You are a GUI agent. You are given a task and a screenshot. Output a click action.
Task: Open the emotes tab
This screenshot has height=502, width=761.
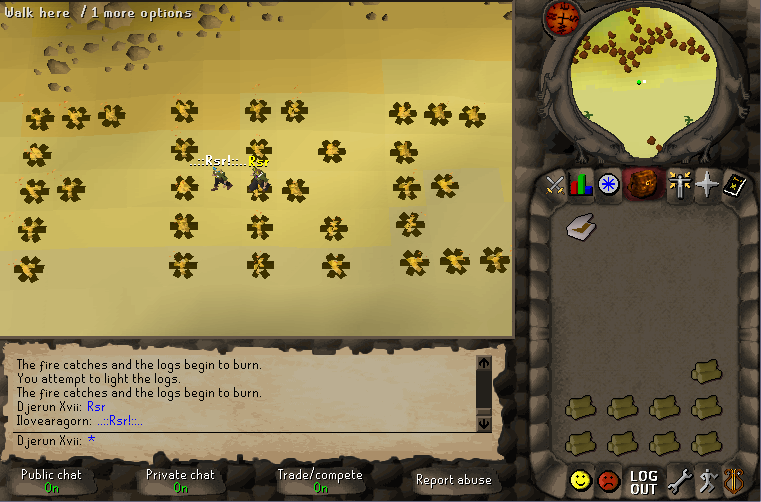point(706,480)
